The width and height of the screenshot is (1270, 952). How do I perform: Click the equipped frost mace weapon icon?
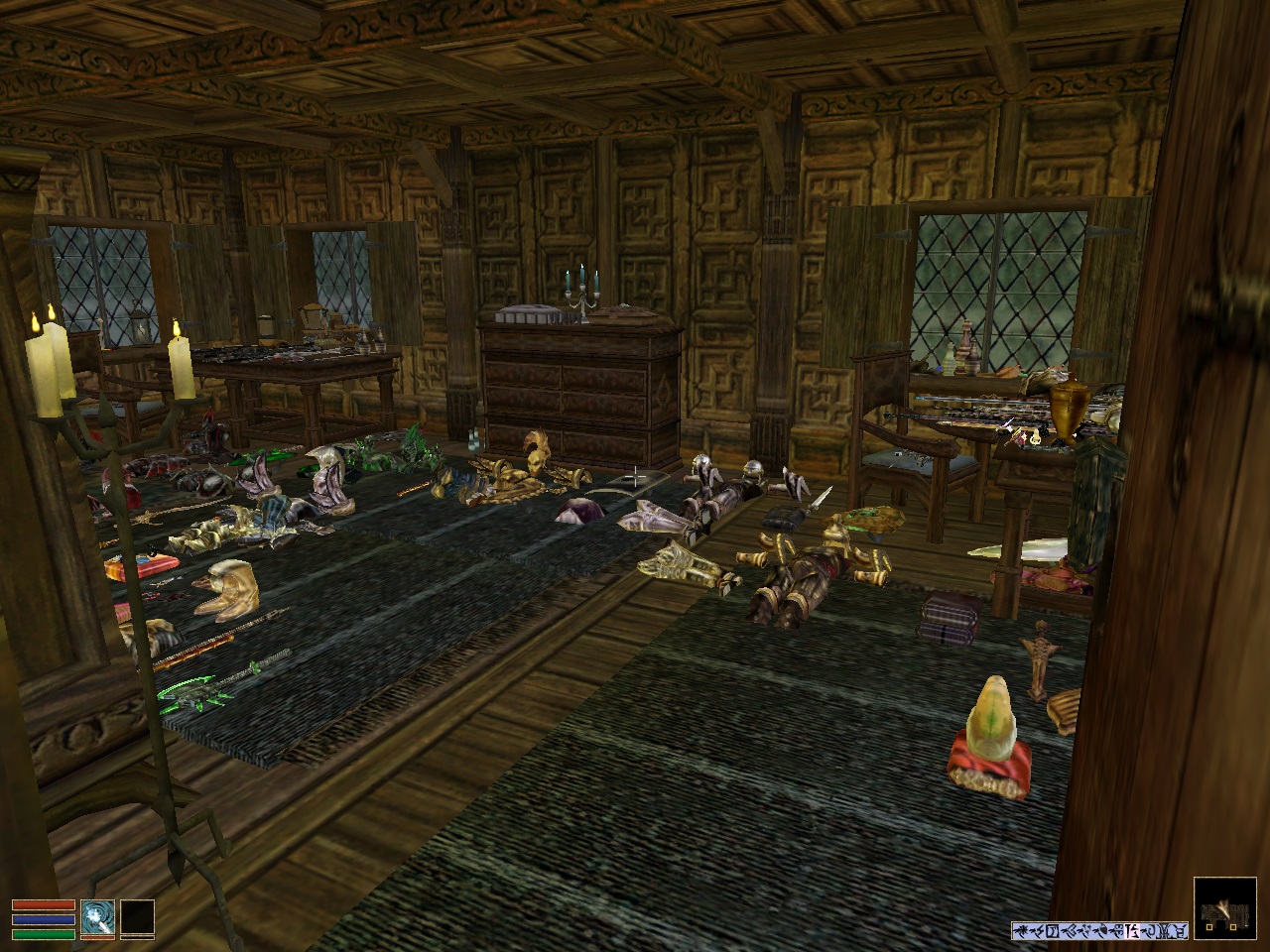pyautogui.click(x=98, y=916)
